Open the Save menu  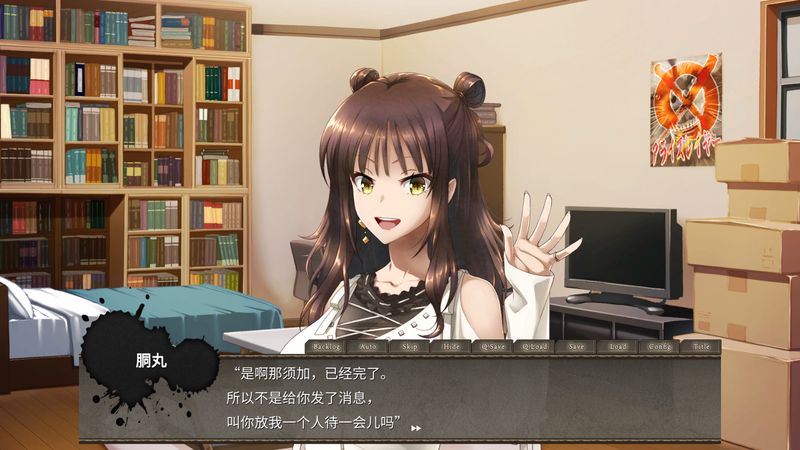(576, 346)
